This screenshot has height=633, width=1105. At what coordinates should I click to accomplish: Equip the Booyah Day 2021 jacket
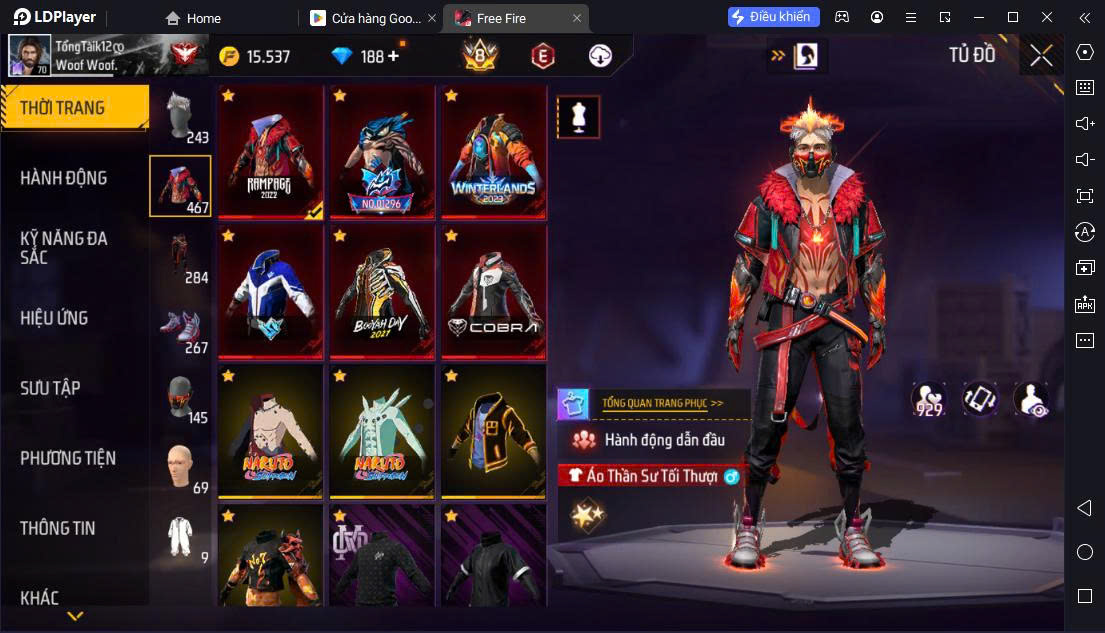(x=382, y=291)
